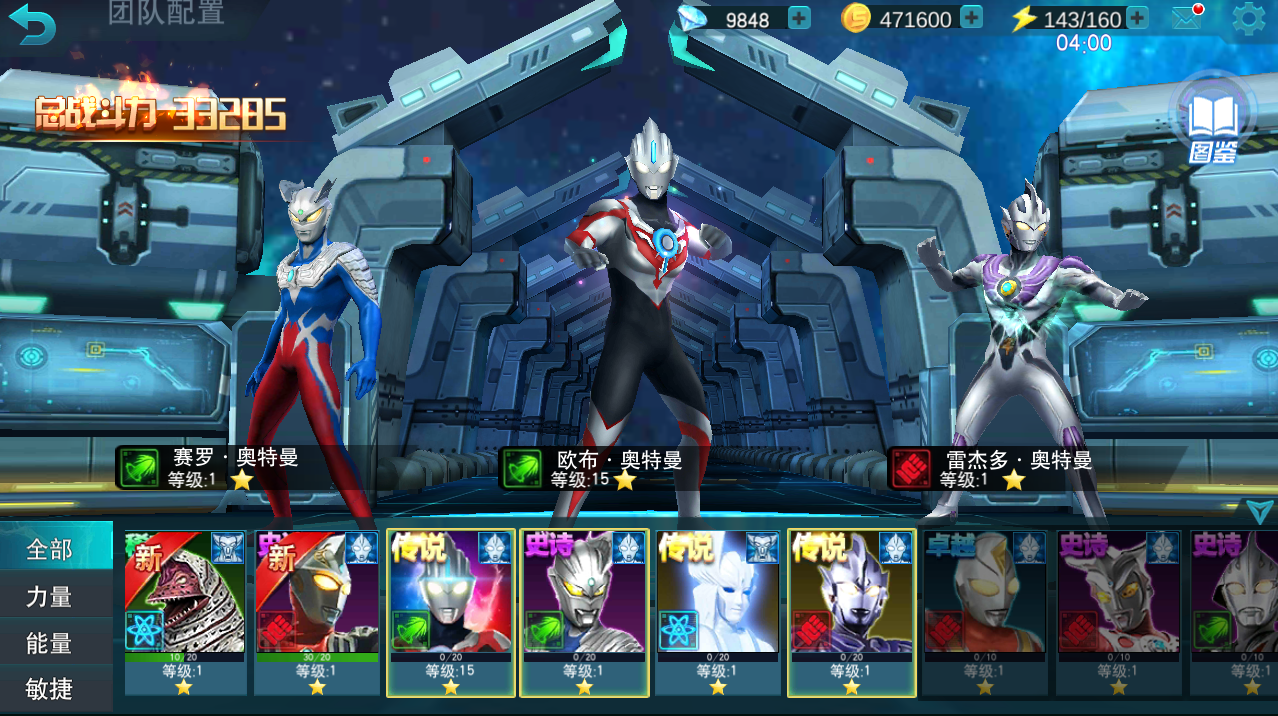Buy gold coins via the plus button
Viewport: 1278px width, 716px height.
[971, 18]
